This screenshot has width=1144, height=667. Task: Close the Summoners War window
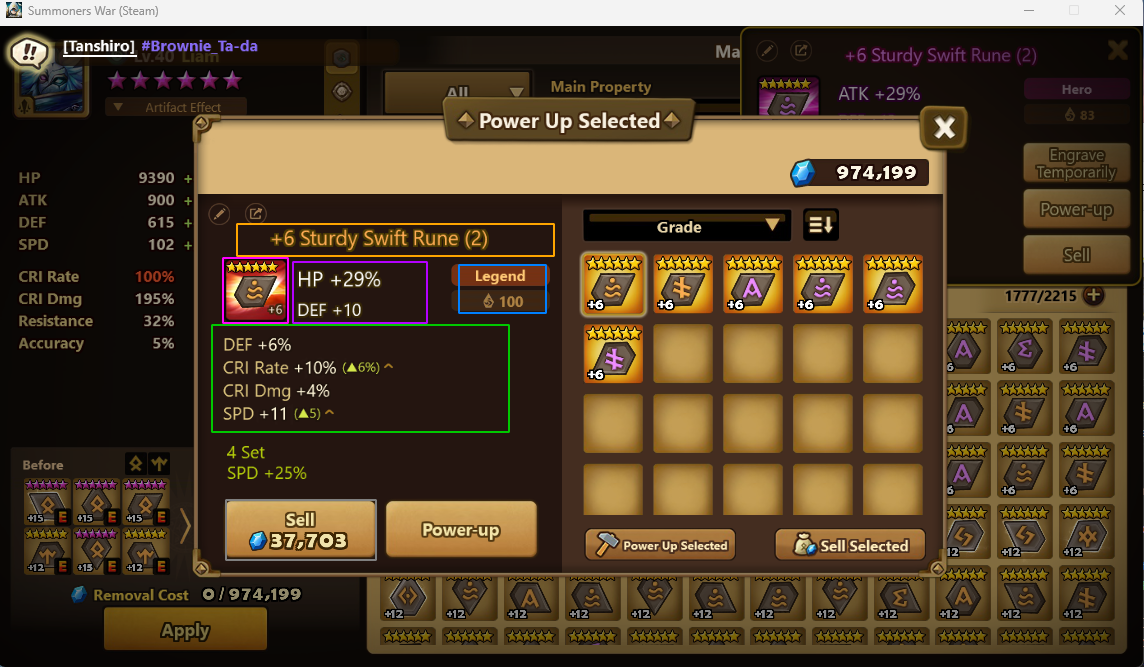click(1119, 11)
